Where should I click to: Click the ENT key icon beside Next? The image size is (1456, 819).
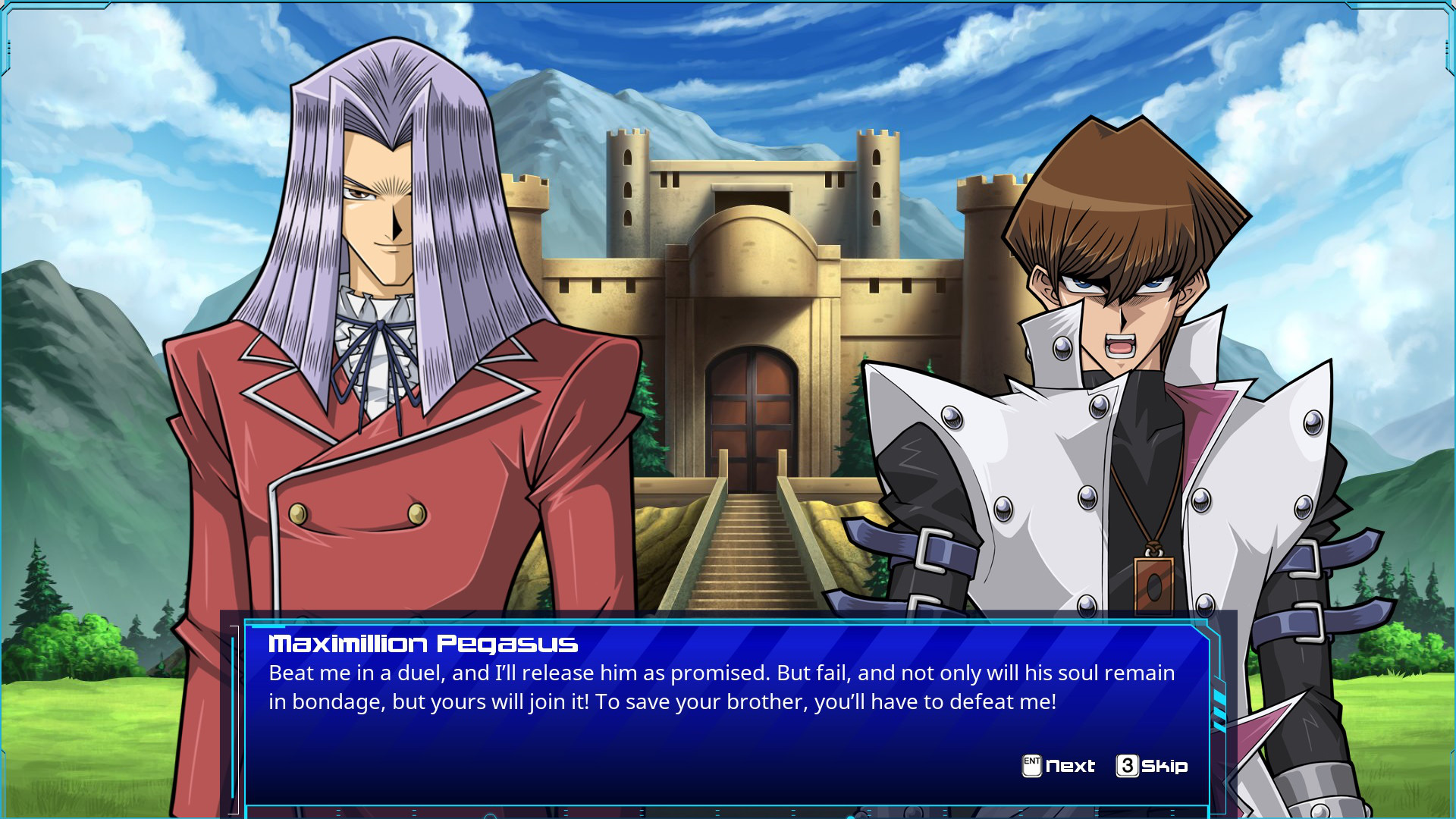point(1033,766)
